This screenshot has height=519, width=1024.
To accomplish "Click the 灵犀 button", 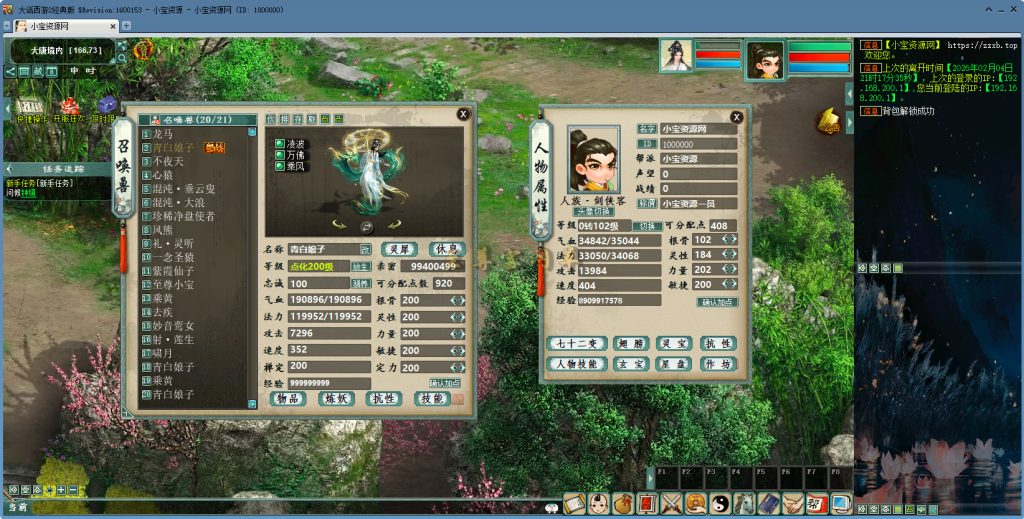I will coord(399,249).
